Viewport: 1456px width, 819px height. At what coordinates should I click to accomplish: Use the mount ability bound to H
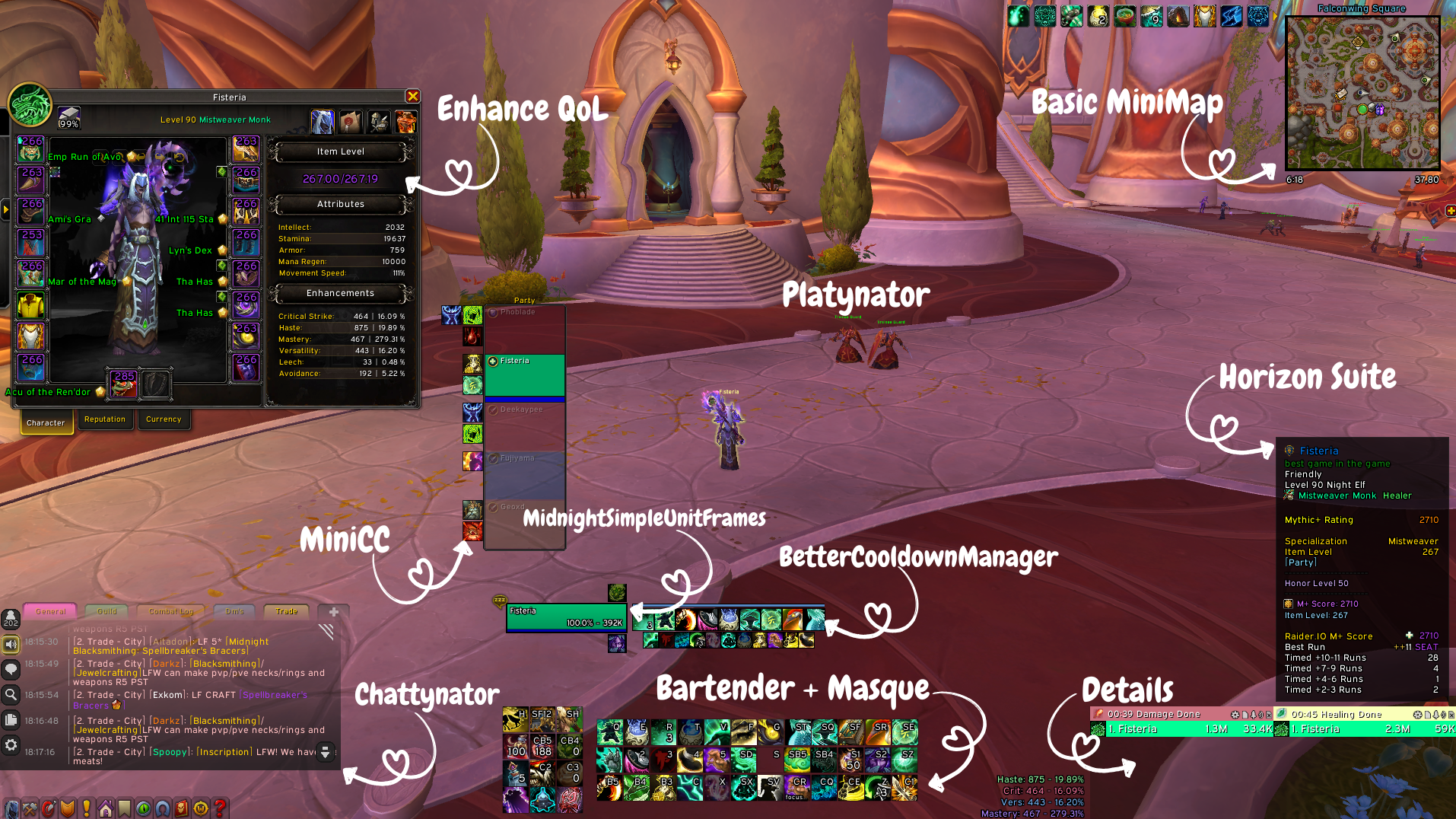click(515, 719)
